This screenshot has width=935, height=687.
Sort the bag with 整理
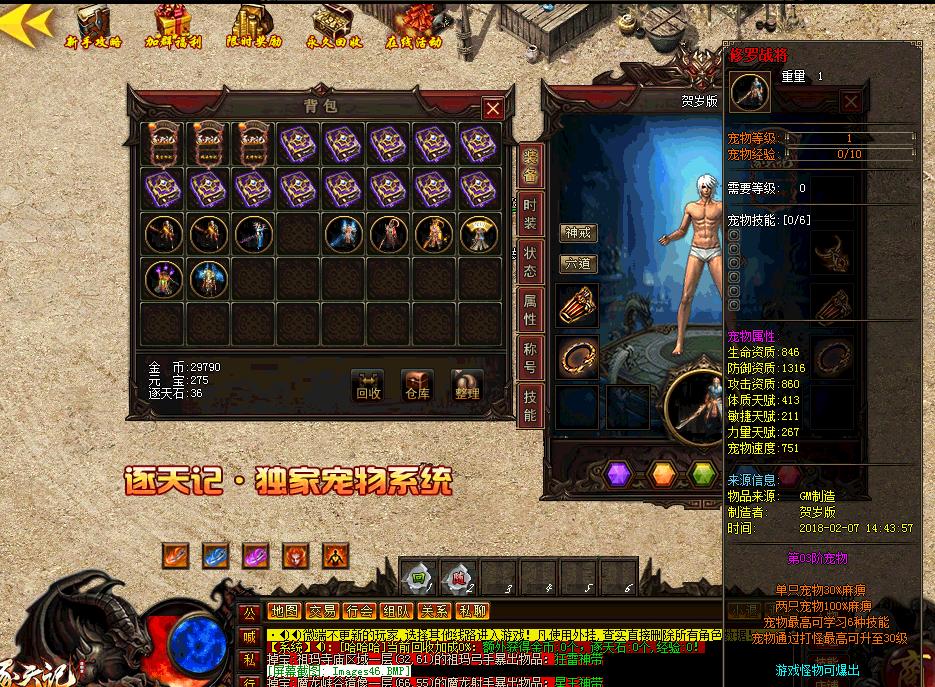(x=466, y=385)
